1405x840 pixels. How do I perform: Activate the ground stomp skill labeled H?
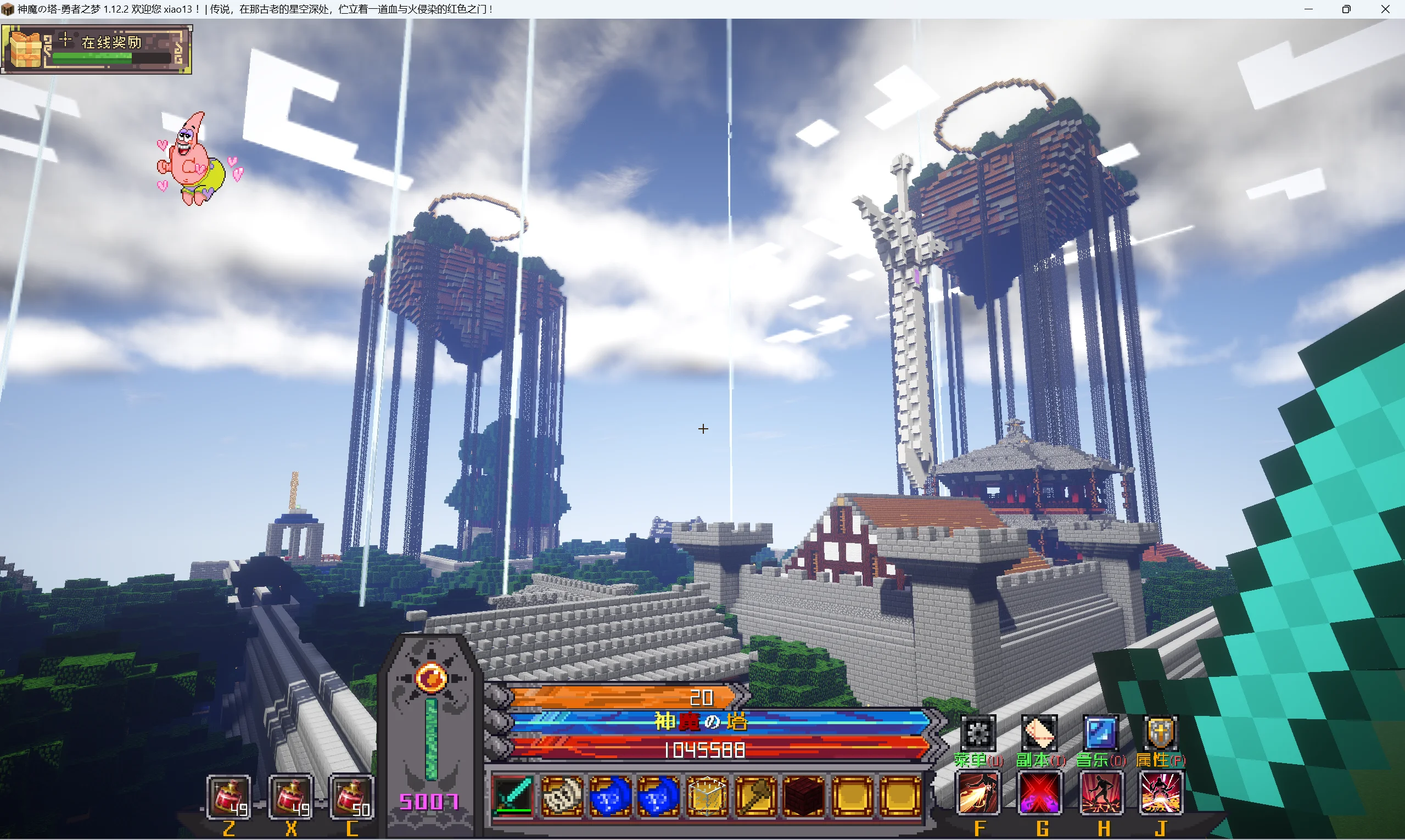[x=1101, y=793]
